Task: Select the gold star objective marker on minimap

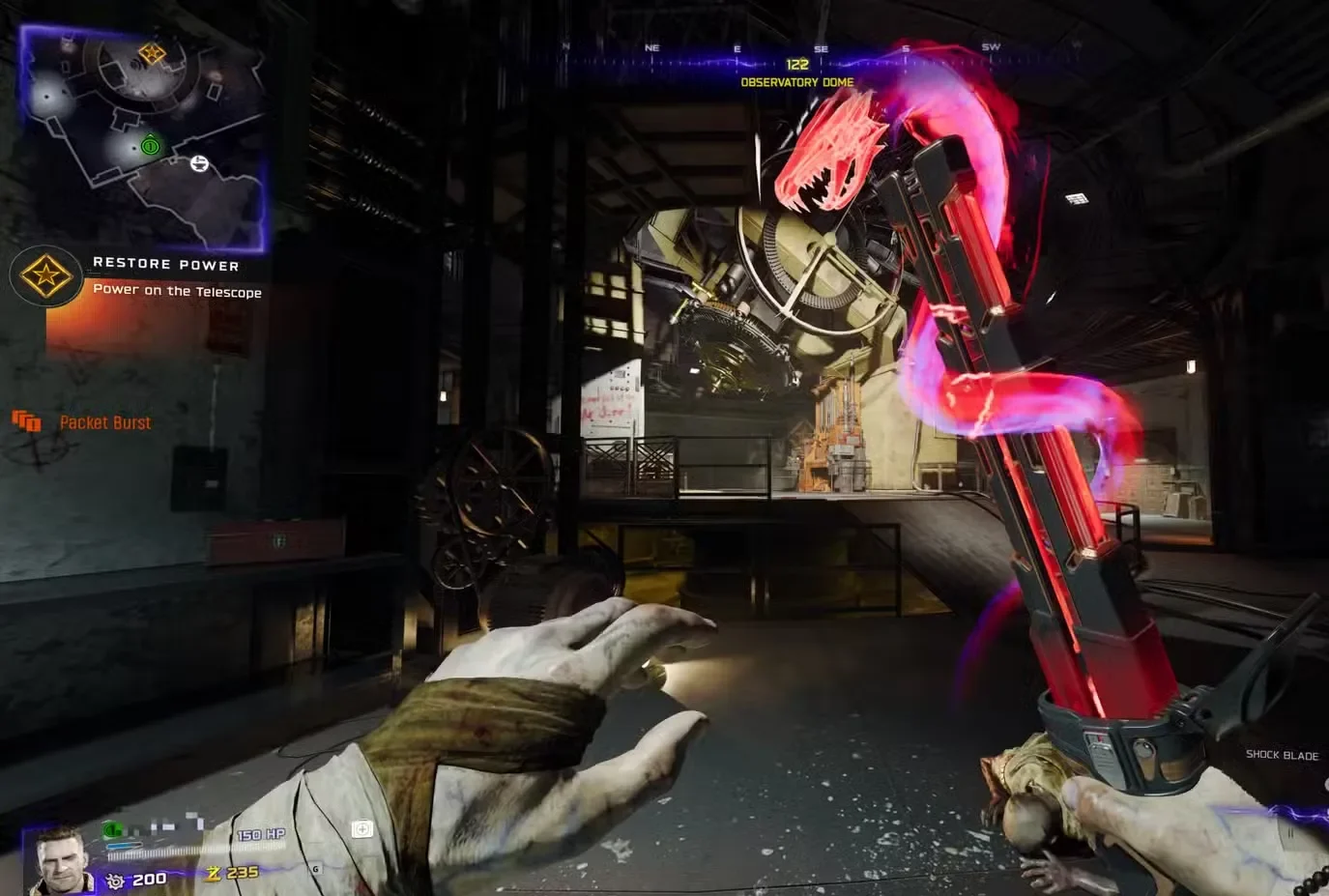Action: click(x=152, y=53)
